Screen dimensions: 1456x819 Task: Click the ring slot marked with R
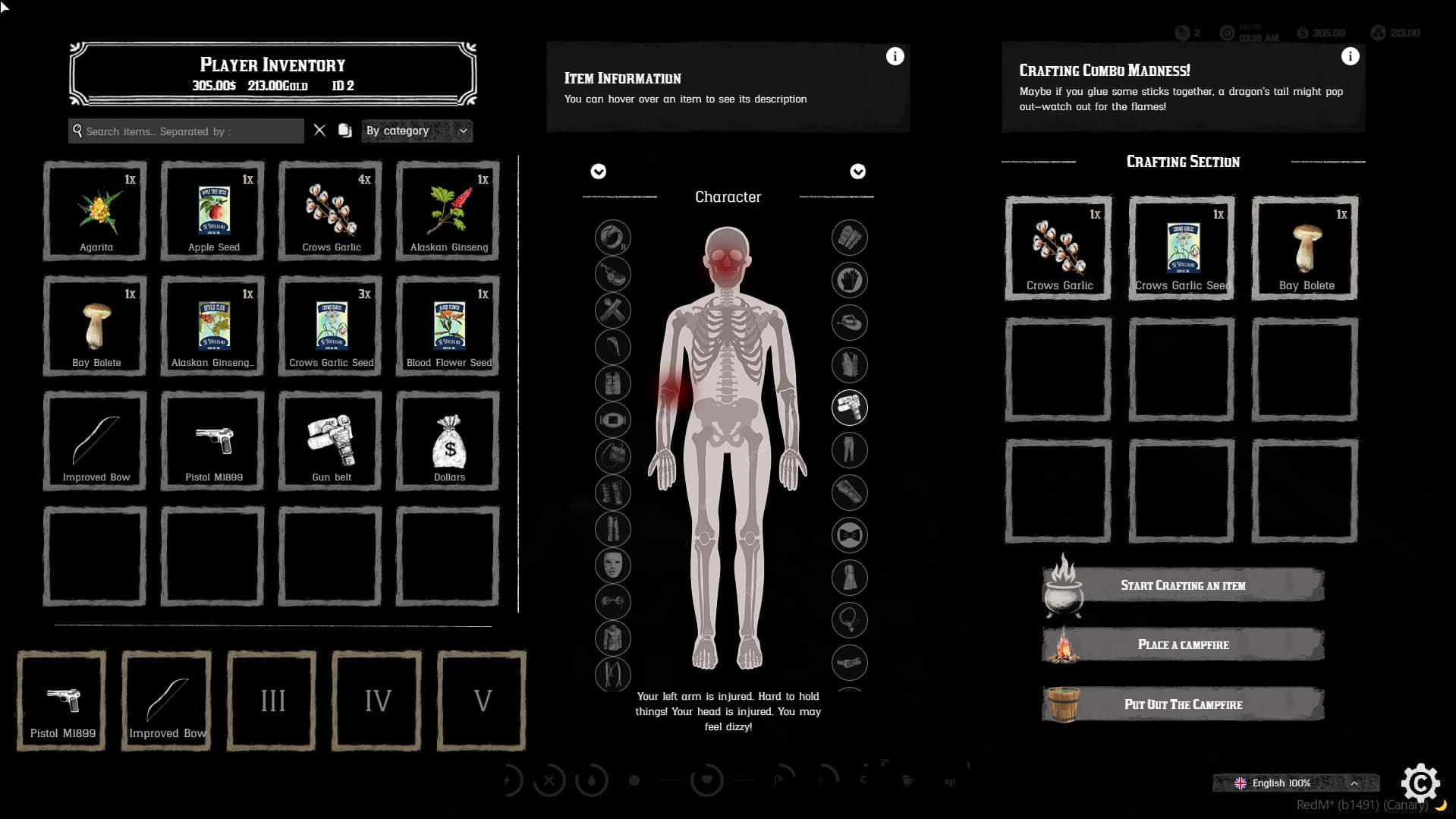pos(613,238)
